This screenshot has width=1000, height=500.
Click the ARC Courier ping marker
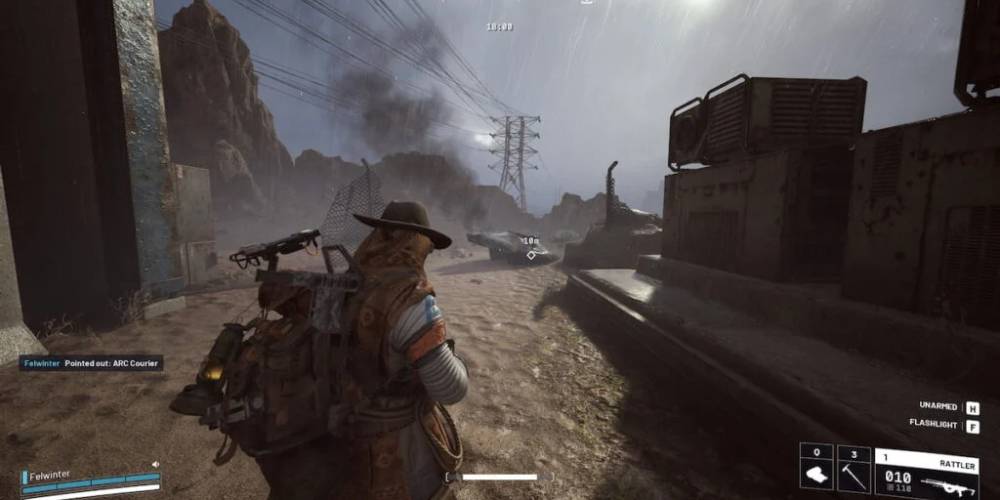(x=530, y=254)
